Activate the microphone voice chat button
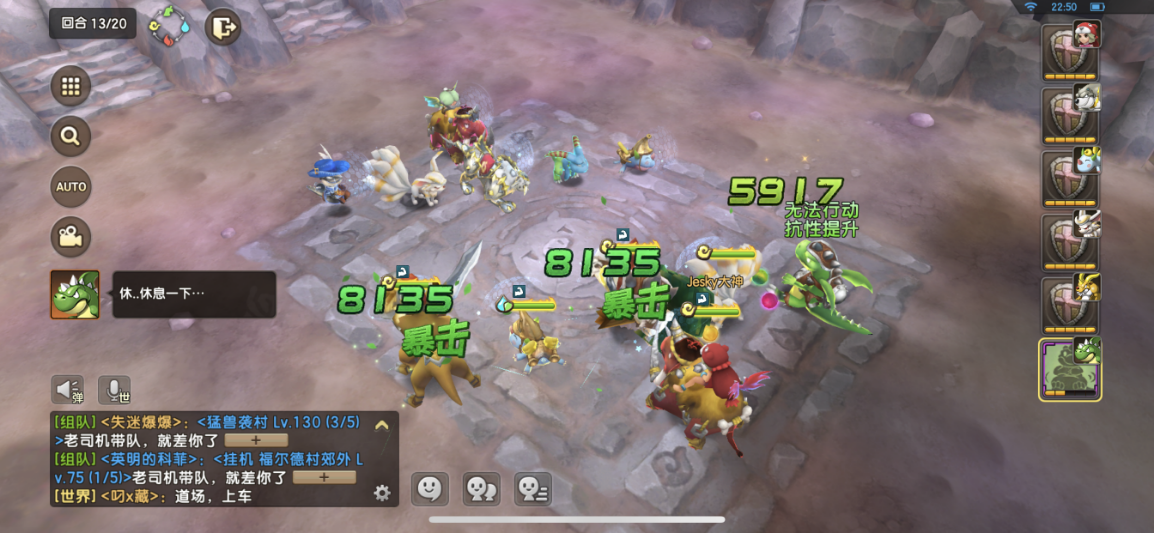Image resolution: width=1154 pixels, height=533 pixels. click(114, 389)
